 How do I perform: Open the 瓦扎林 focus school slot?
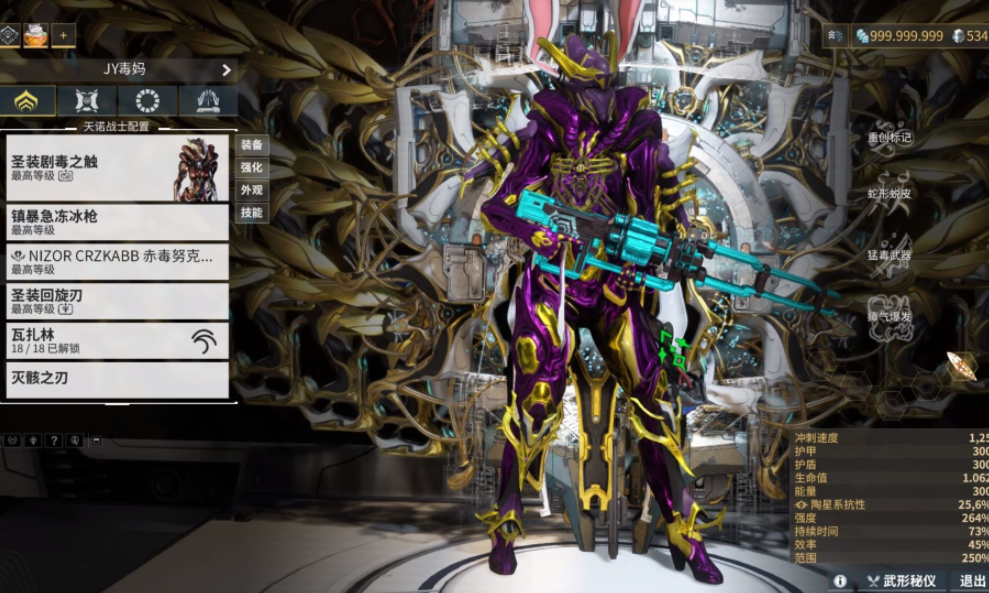coord(117,341)
